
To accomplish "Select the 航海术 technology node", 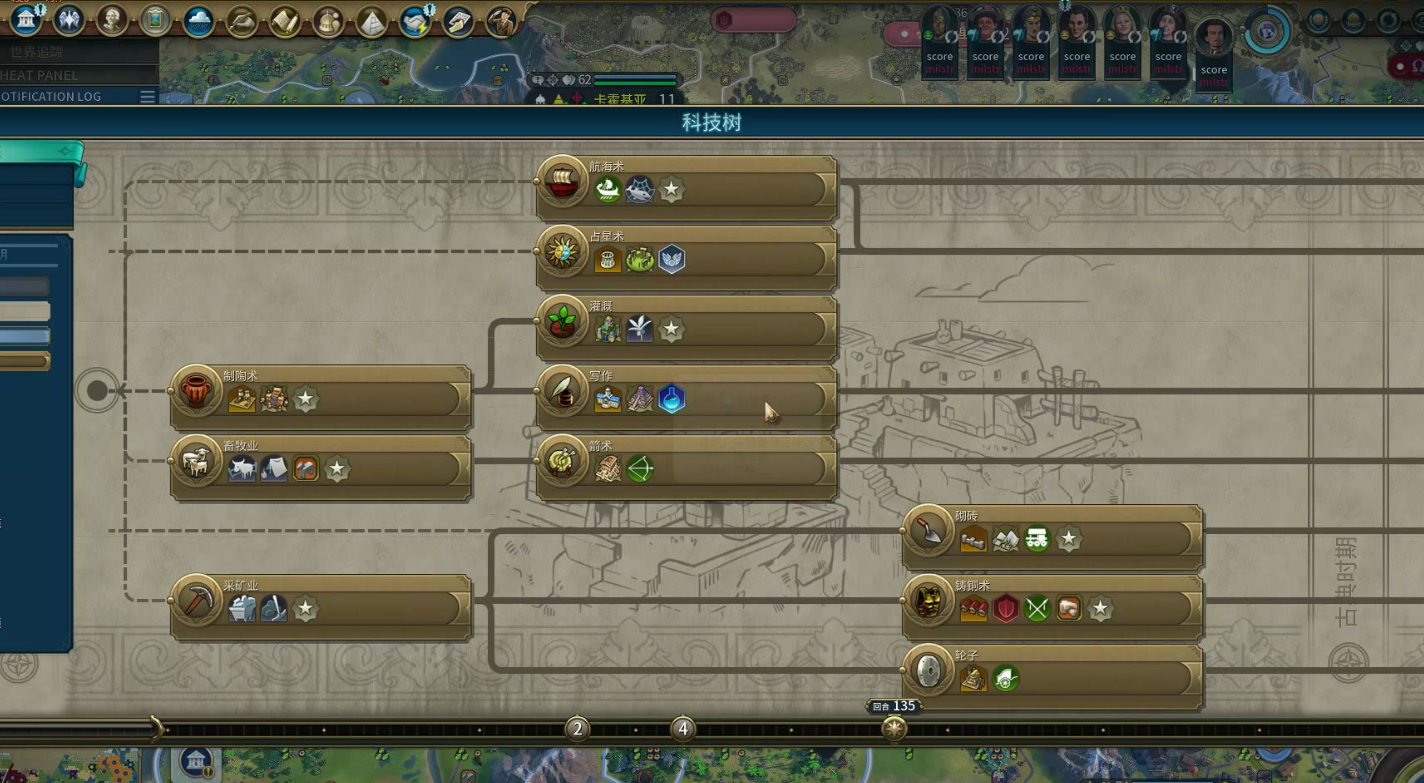I will (x=686, y=188).
